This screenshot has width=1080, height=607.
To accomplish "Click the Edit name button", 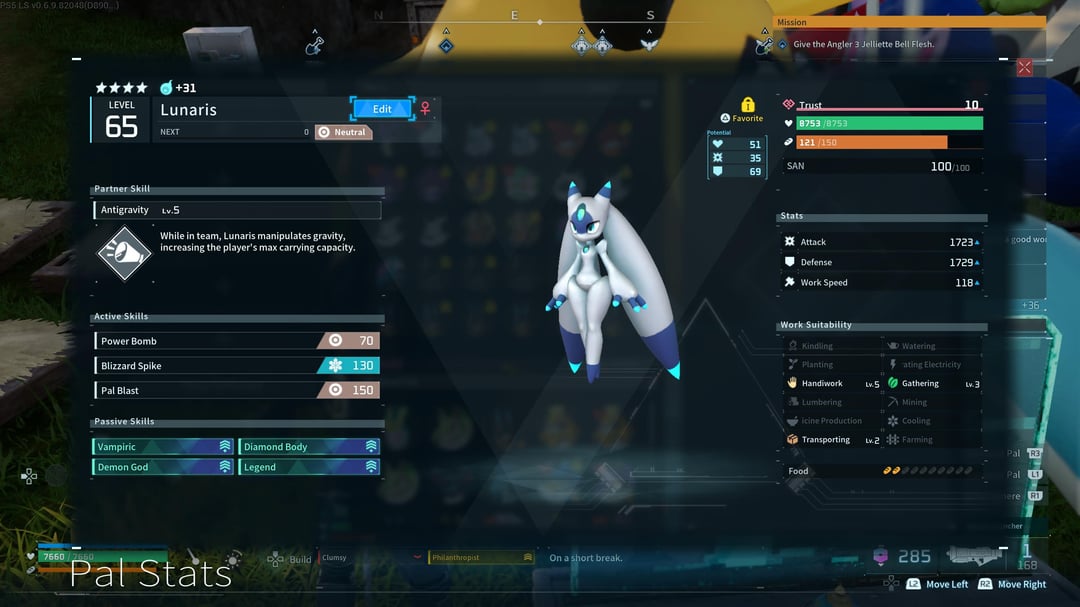I will pos(382,109).
